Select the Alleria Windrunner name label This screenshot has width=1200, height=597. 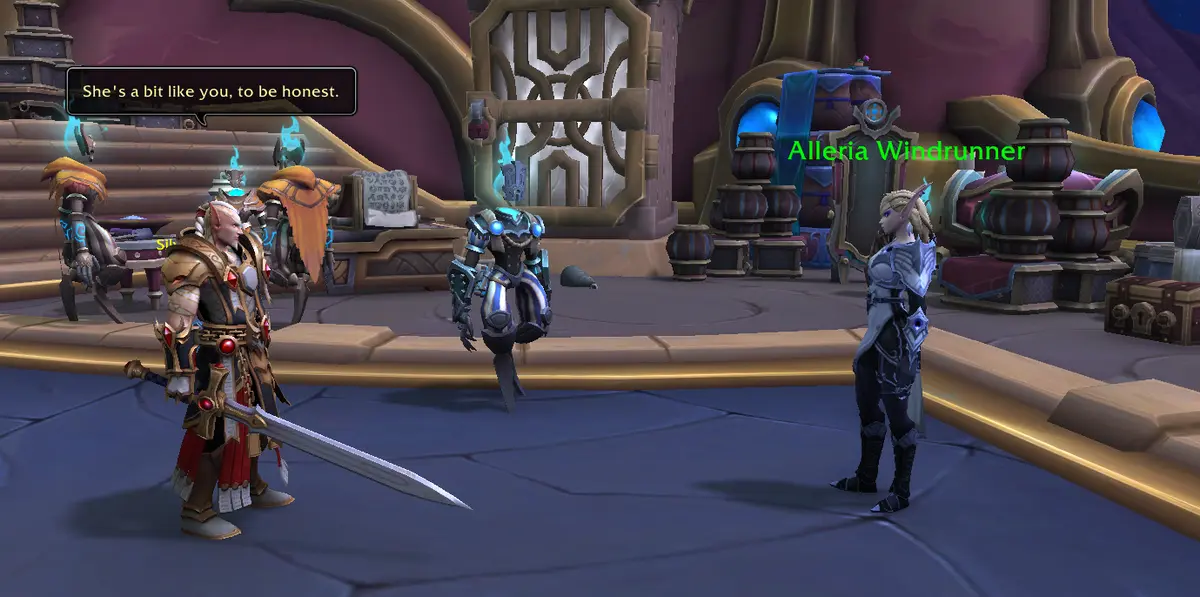pyautogui.click(x=906, y=152)
